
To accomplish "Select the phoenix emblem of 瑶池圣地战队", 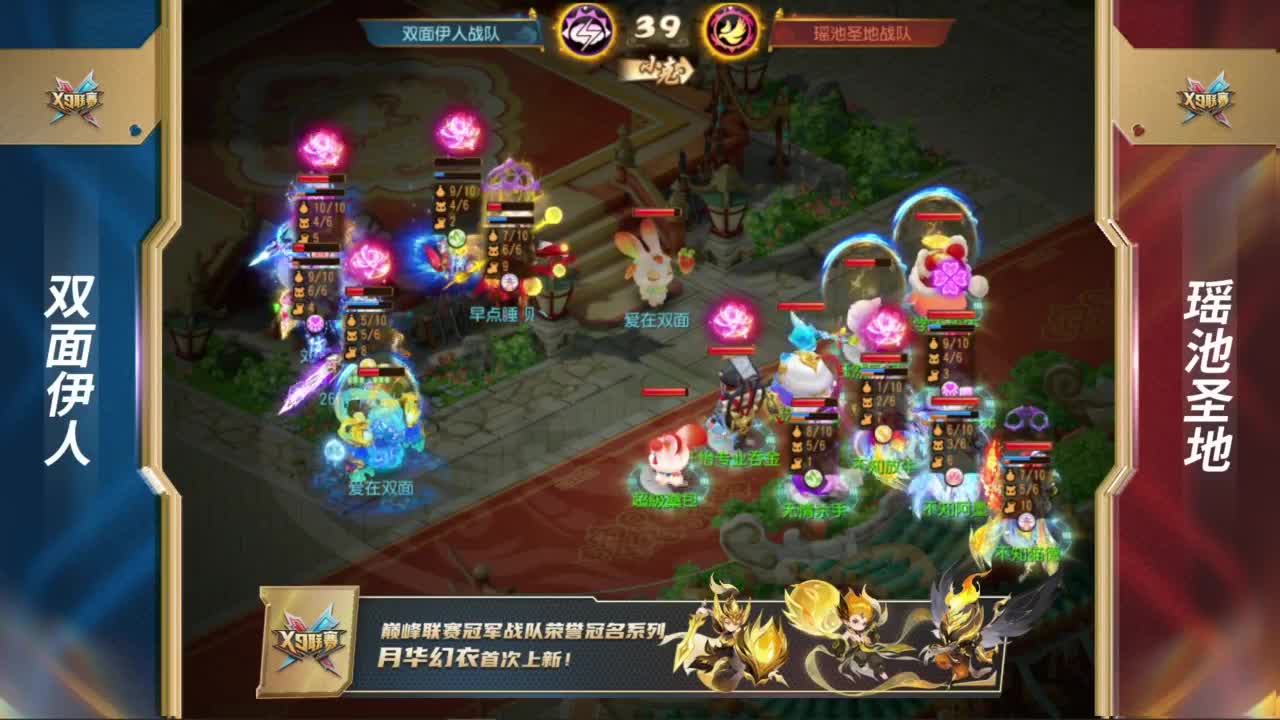I will tap(731, 30).
